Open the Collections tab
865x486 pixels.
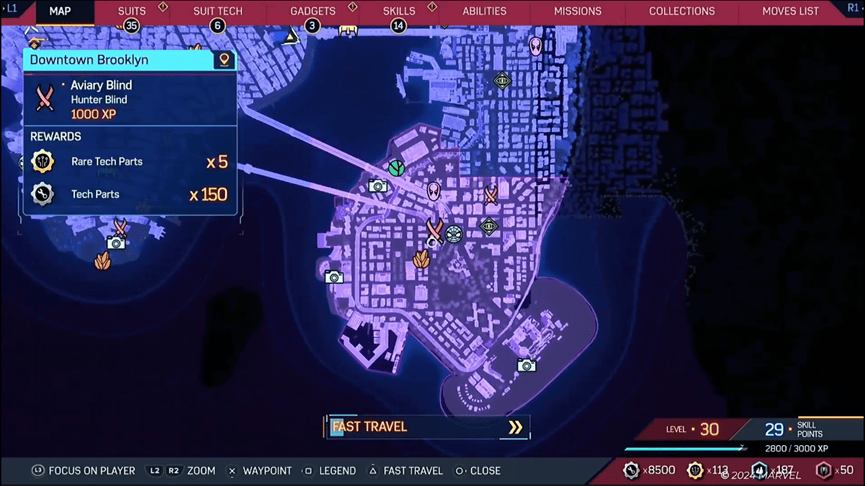click(x=682, y=11)
